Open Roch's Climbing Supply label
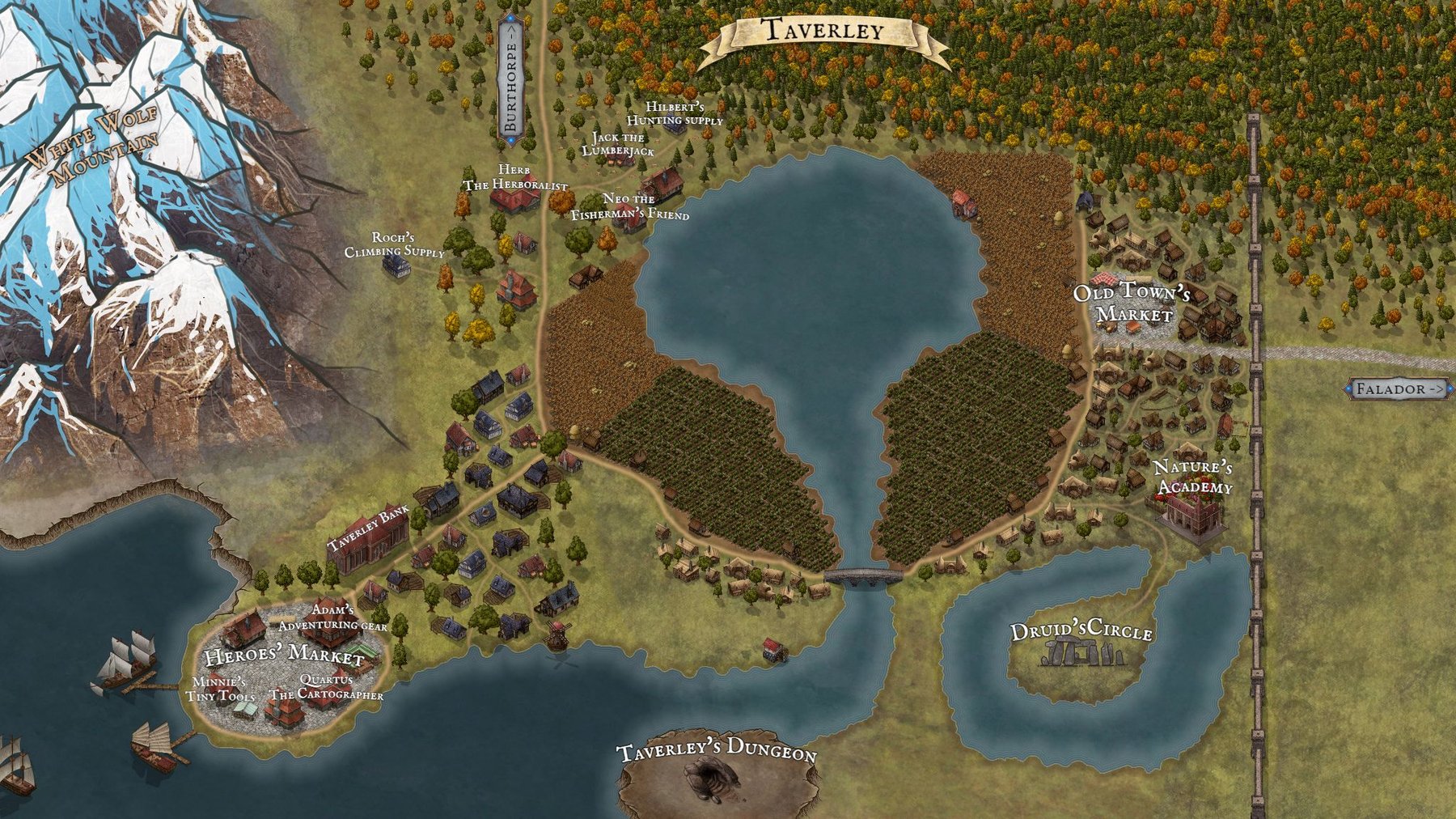Image resolution: width=1456 pixels, height=819 pixels. click(x=394, y=244)
